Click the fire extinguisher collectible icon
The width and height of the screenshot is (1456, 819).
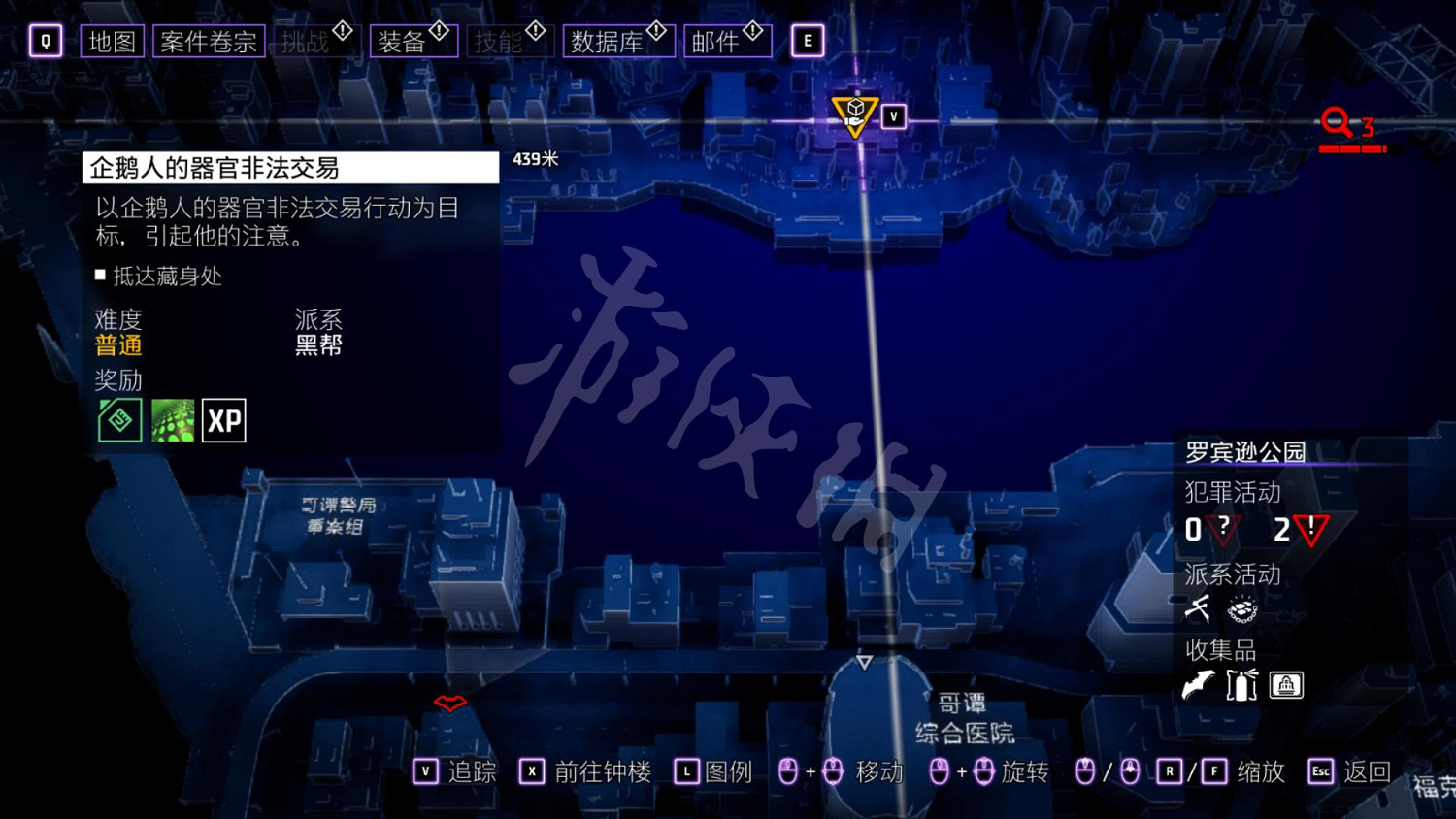point(1240,685)
